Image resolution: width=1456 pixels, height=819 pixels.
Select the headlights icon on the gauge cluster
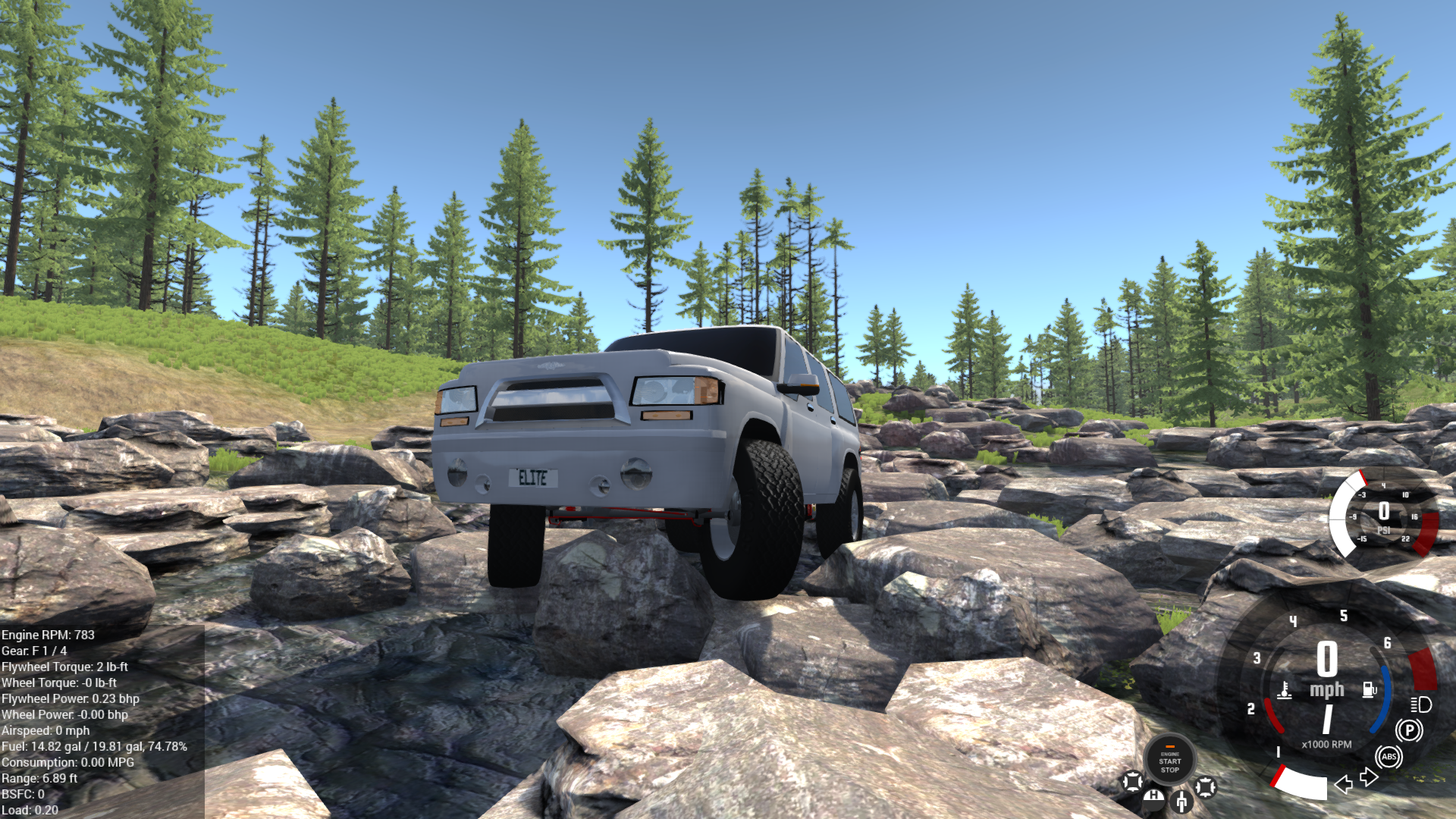pyautogui.click(x=1420, y=706)
